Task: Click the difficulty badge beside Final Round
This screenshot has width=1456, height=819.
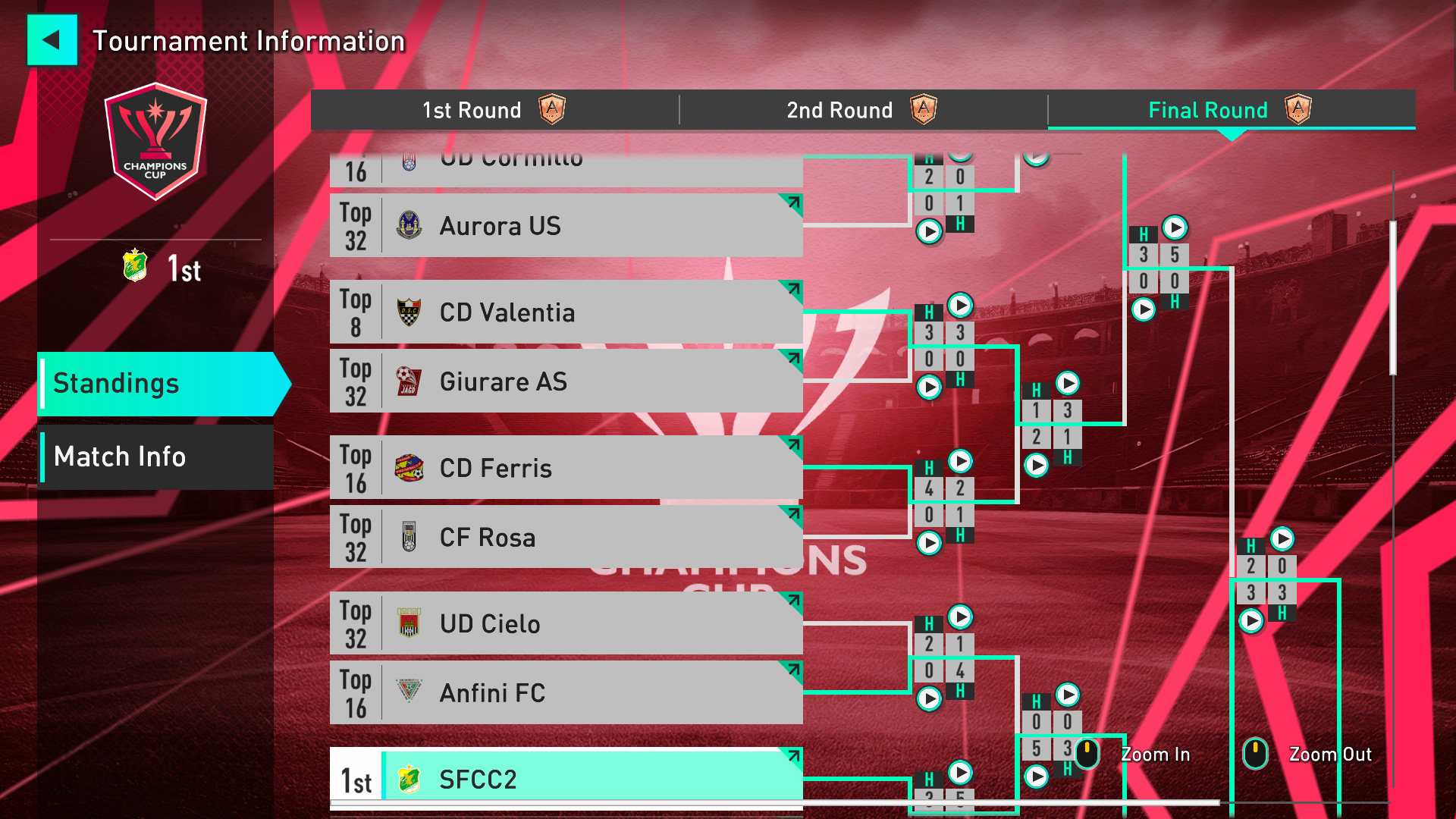Action: [1299, 110]
